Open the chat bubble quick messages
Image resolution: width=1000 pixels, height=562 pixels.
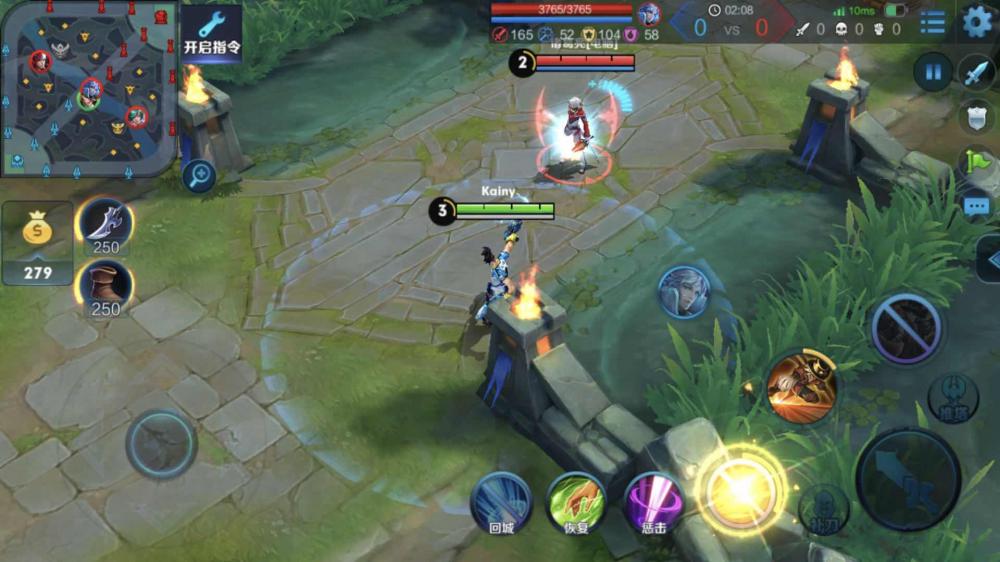[x=976, y=207]
